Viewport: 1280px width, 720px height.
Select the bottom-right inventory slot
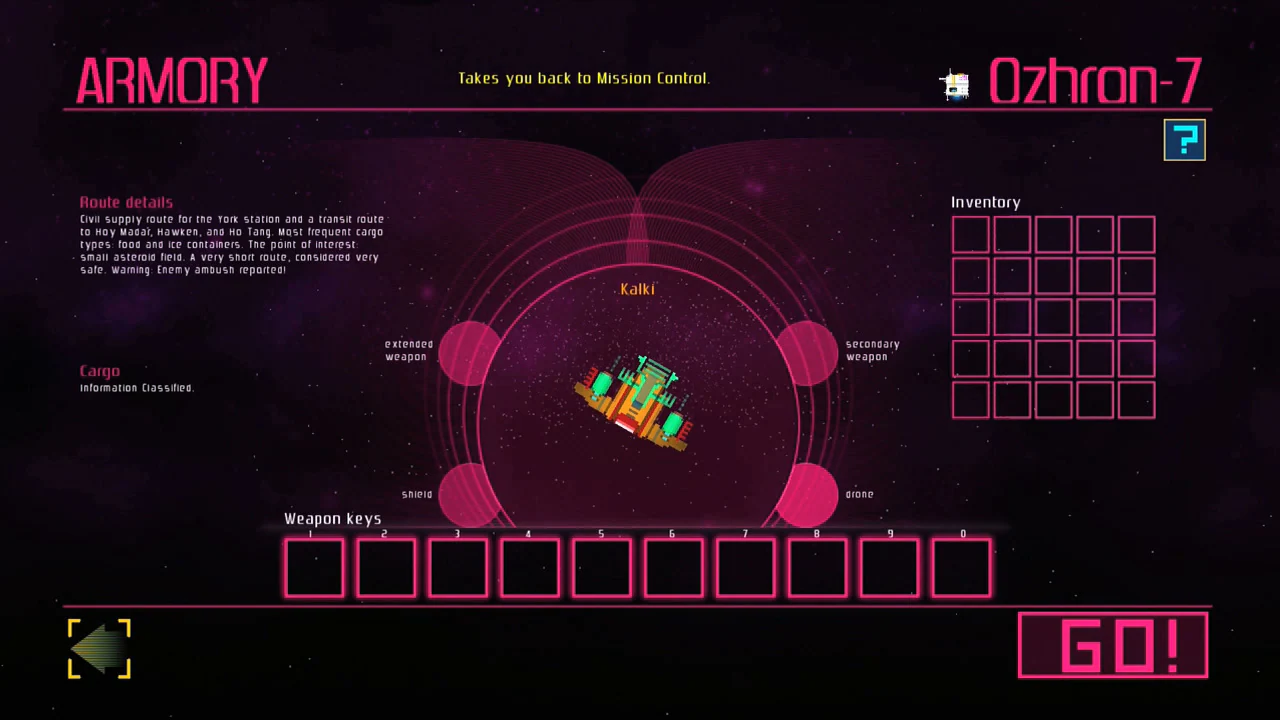click(1136, 399)
